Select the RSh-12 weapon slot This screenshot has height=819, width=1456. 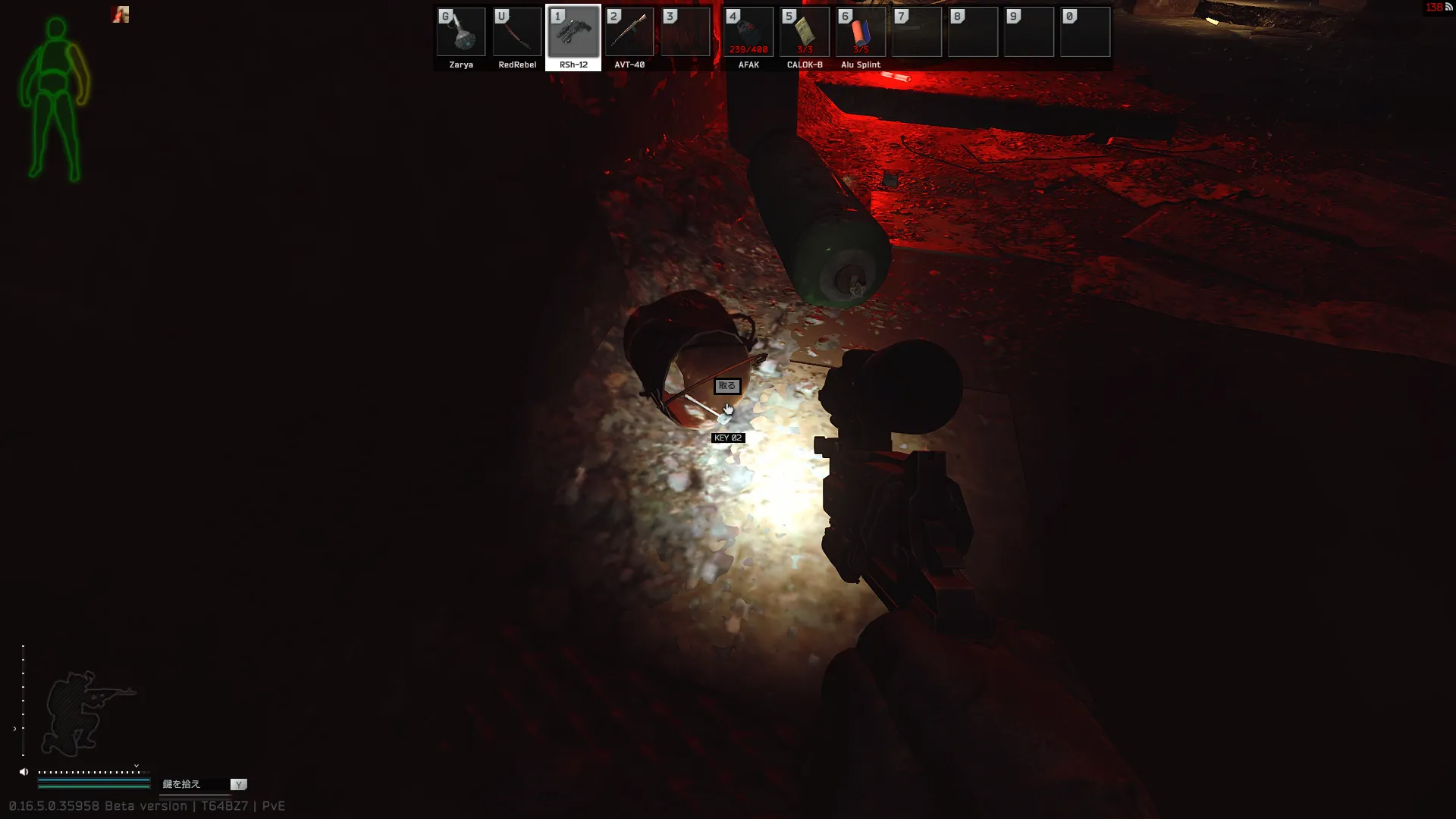(573, 33)
